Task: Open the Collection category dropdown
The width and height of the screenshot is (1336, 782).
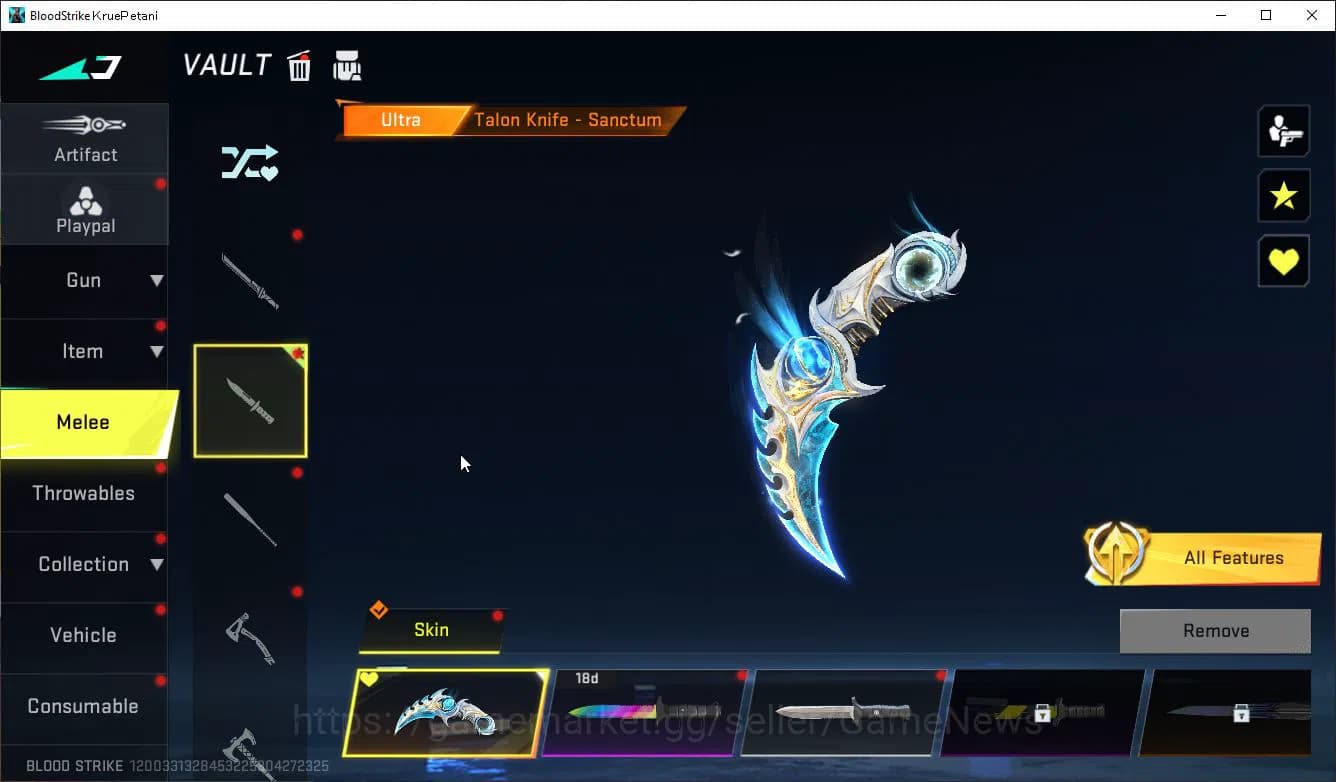Action: 85,564
